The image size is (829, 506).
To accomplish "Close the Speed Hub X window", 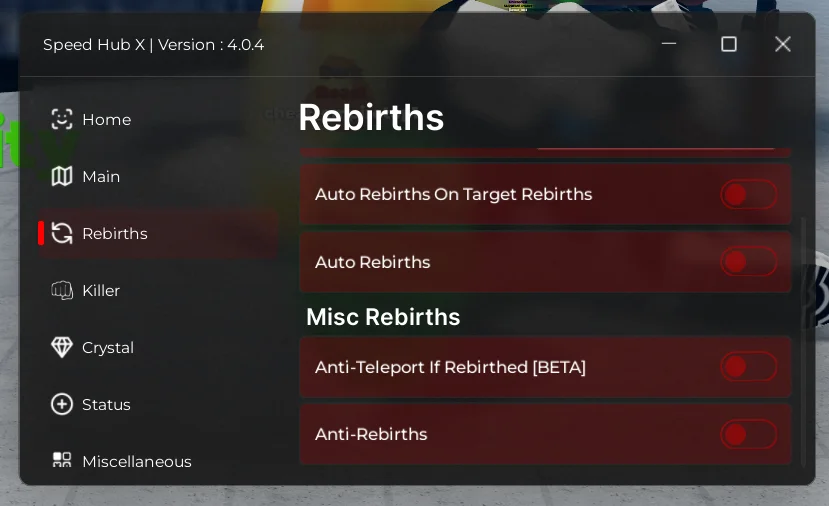I will (x=783, y=44).
